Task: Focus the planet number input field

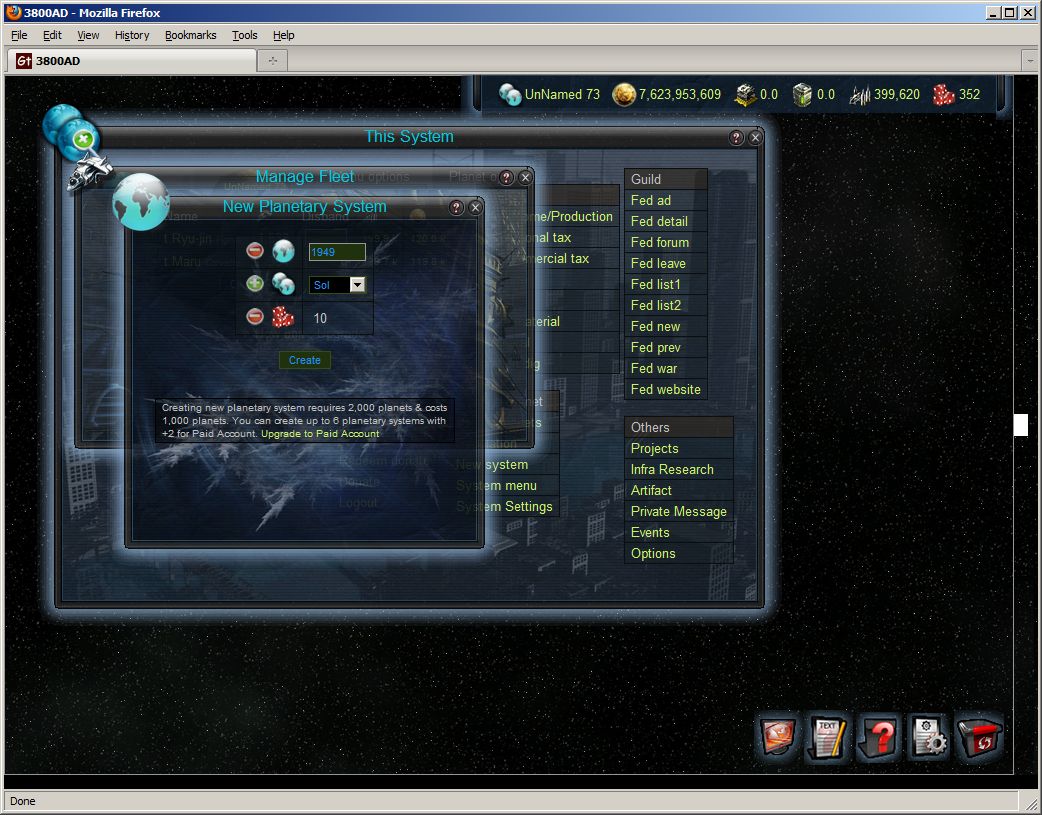Action: pos(337,252)
